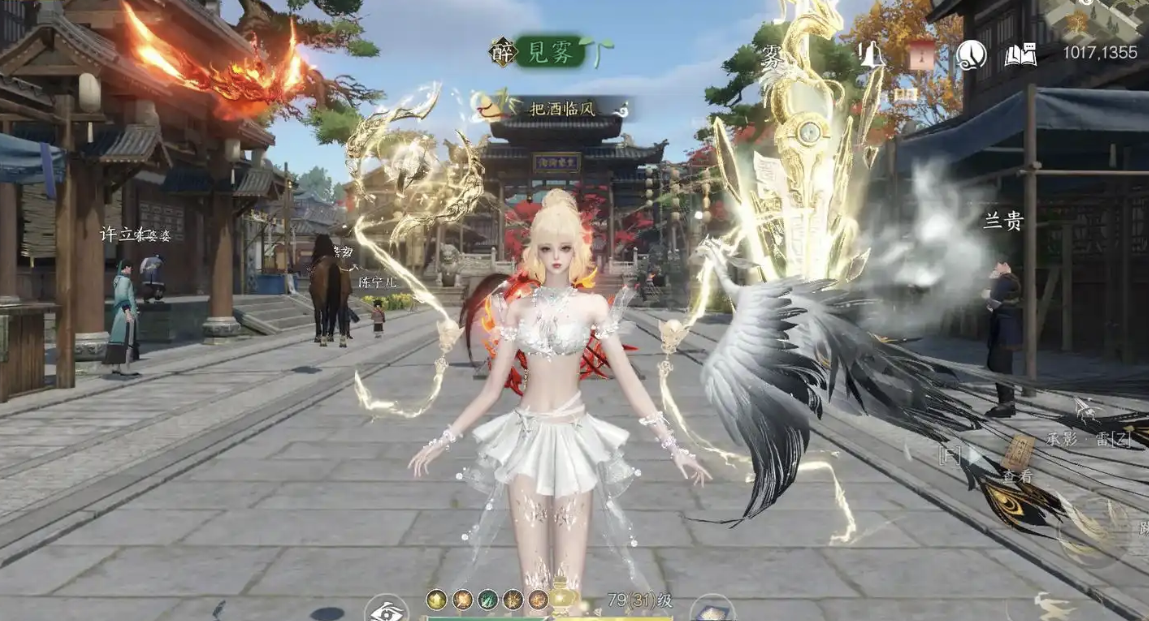Click the golden lantern icon above the bar

click(x=564, y=597)
